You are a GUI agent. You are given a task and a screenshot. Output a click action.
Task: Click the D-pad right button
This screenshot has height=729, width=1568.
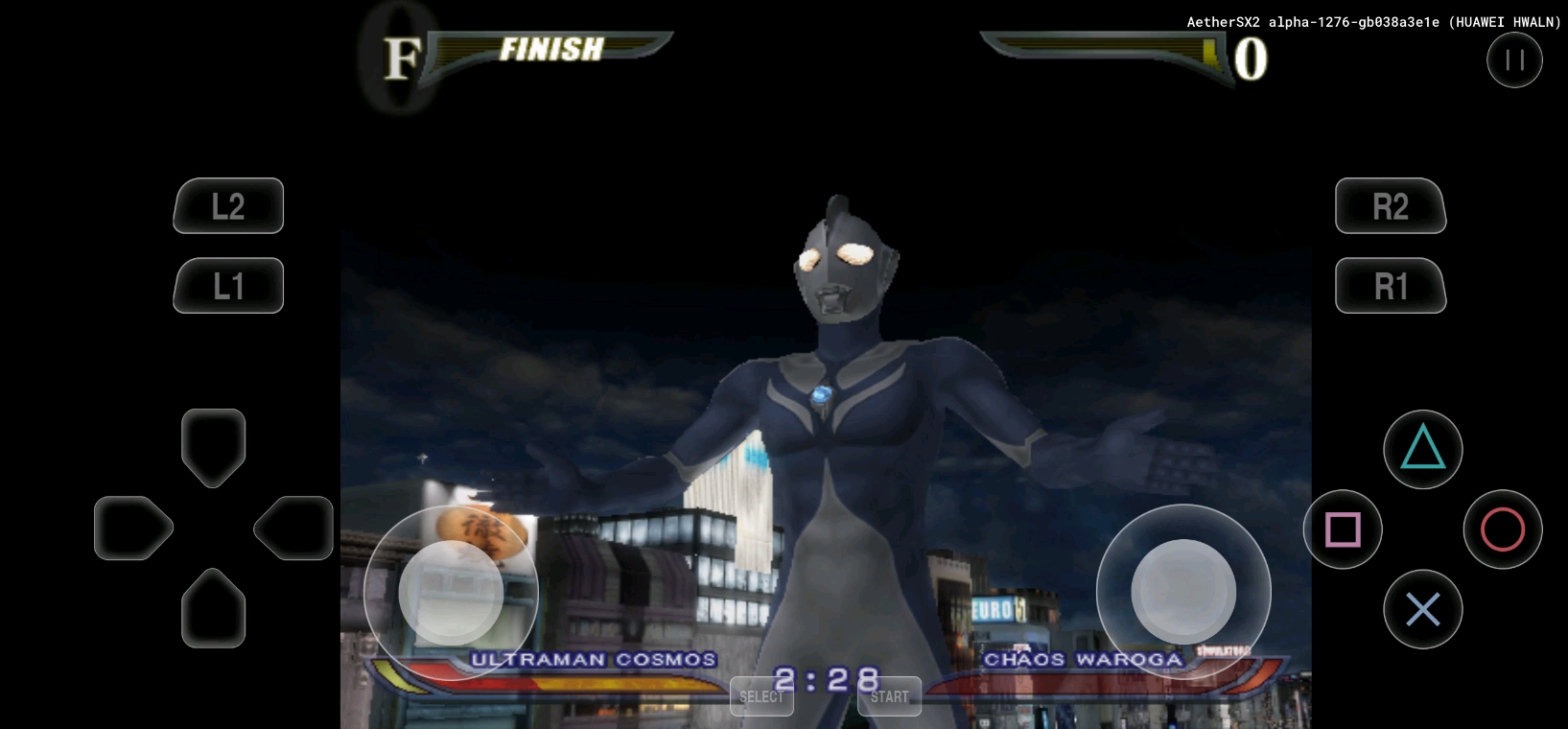click(294, 528)
